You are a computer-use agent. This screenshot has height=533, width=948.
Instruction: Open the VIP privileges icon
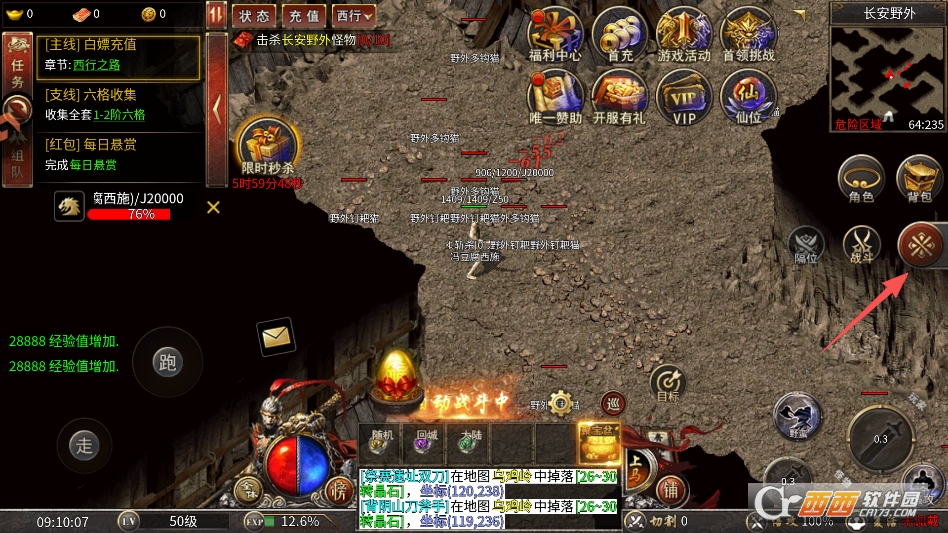tap(684, 97)
